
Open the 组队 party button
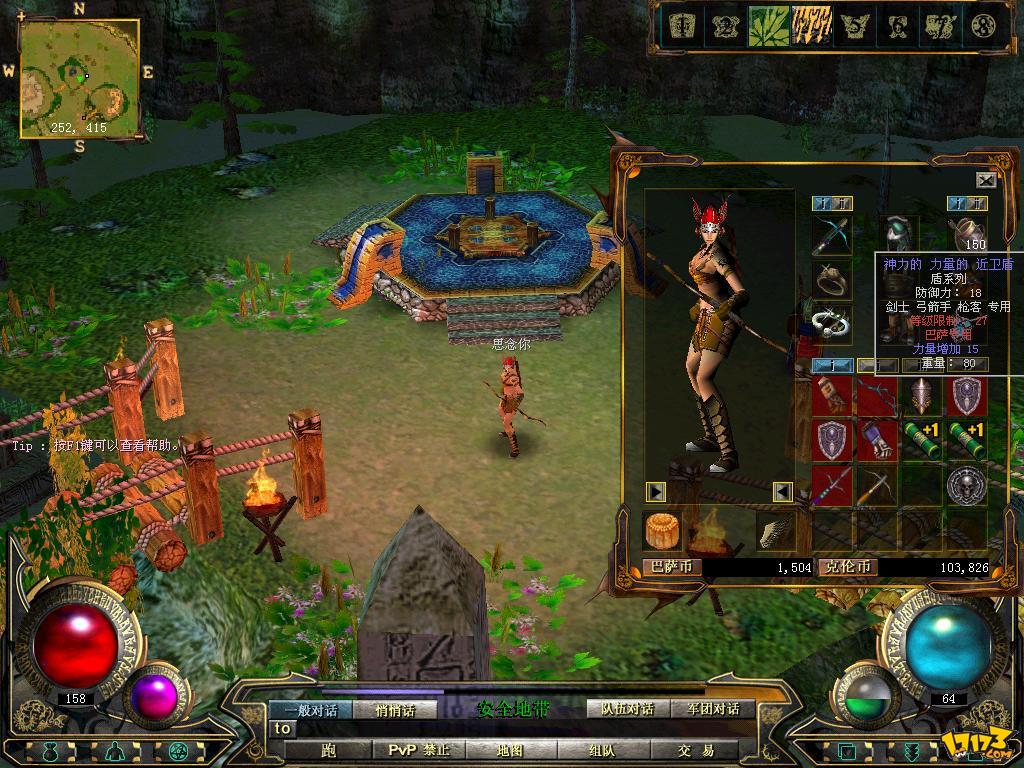coord(602,750)
